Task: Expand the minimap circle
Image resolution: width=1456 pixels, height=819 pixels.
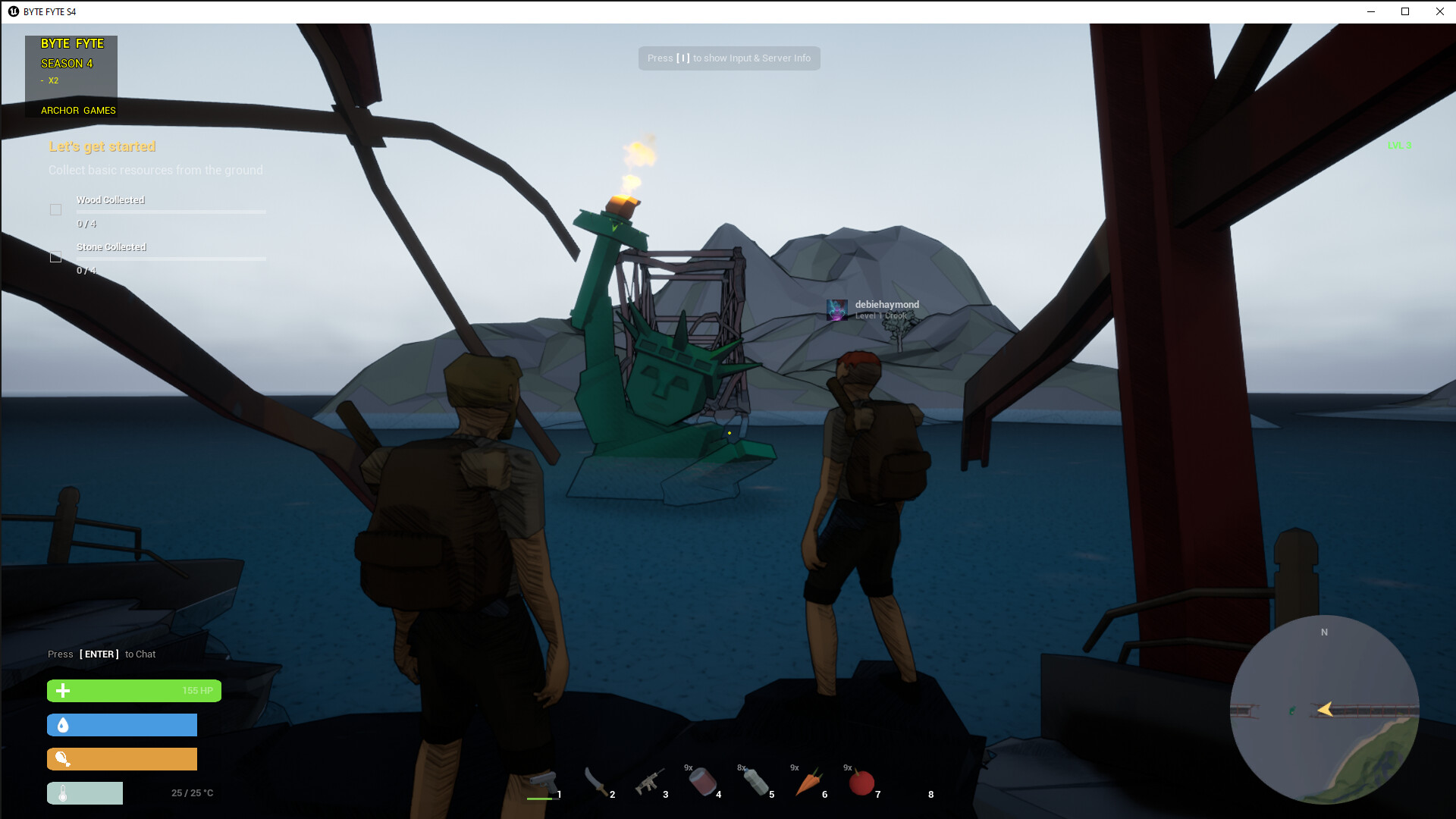Action: tap(1326, 708)
